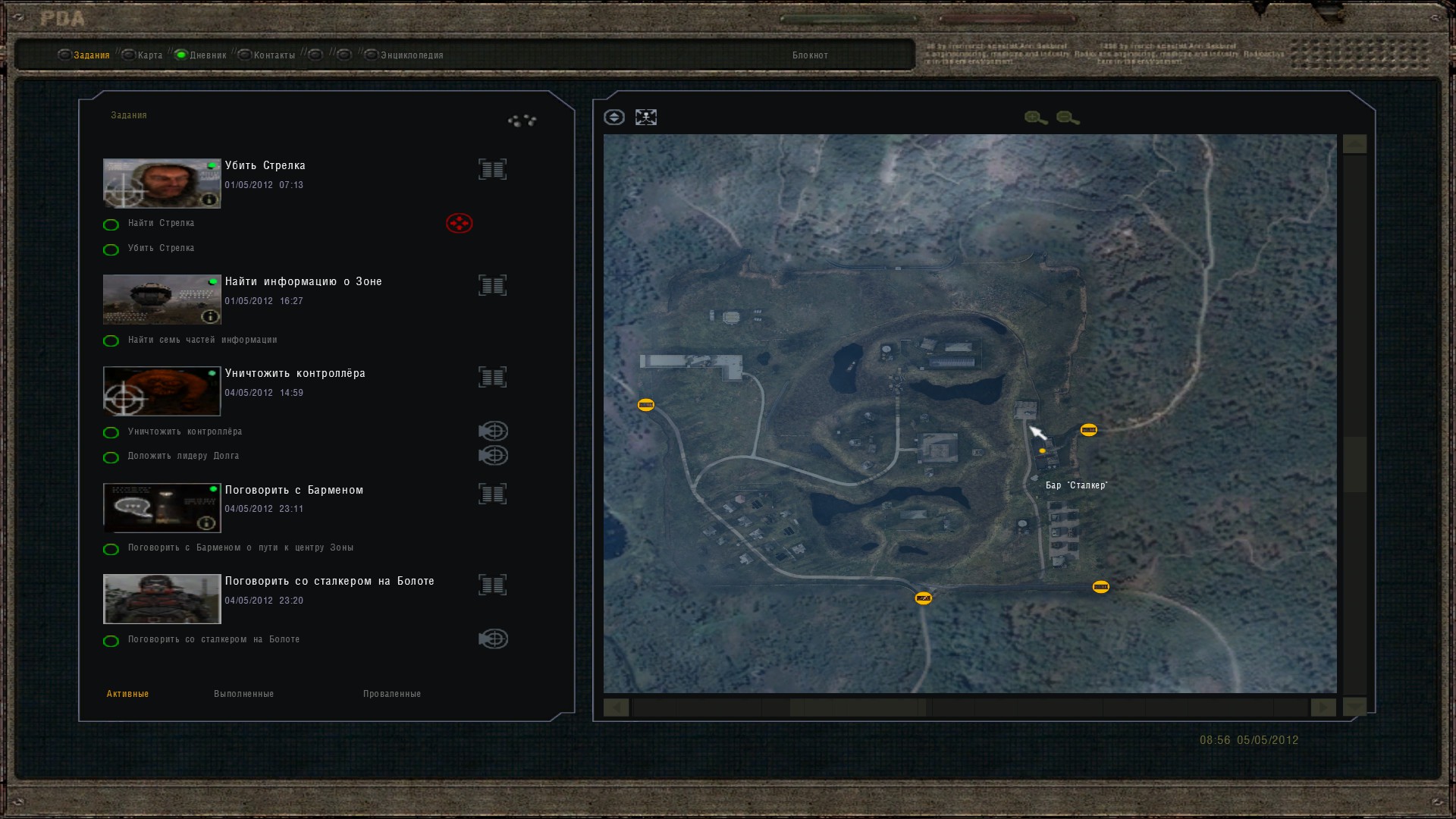
Task: Expand info for 'Найти информацию о Зоне' quest
Action: tap(209, 315)
